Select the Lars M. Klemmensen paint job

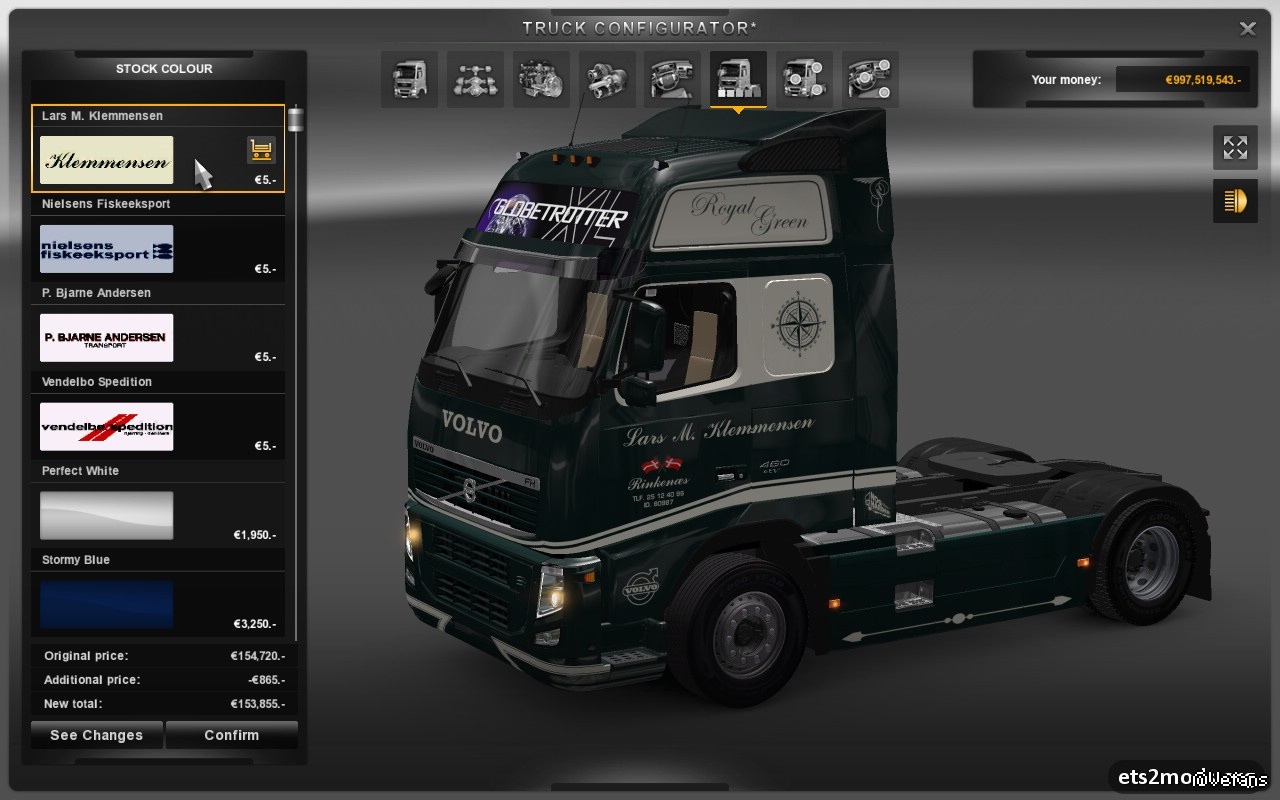click(106, 160)
